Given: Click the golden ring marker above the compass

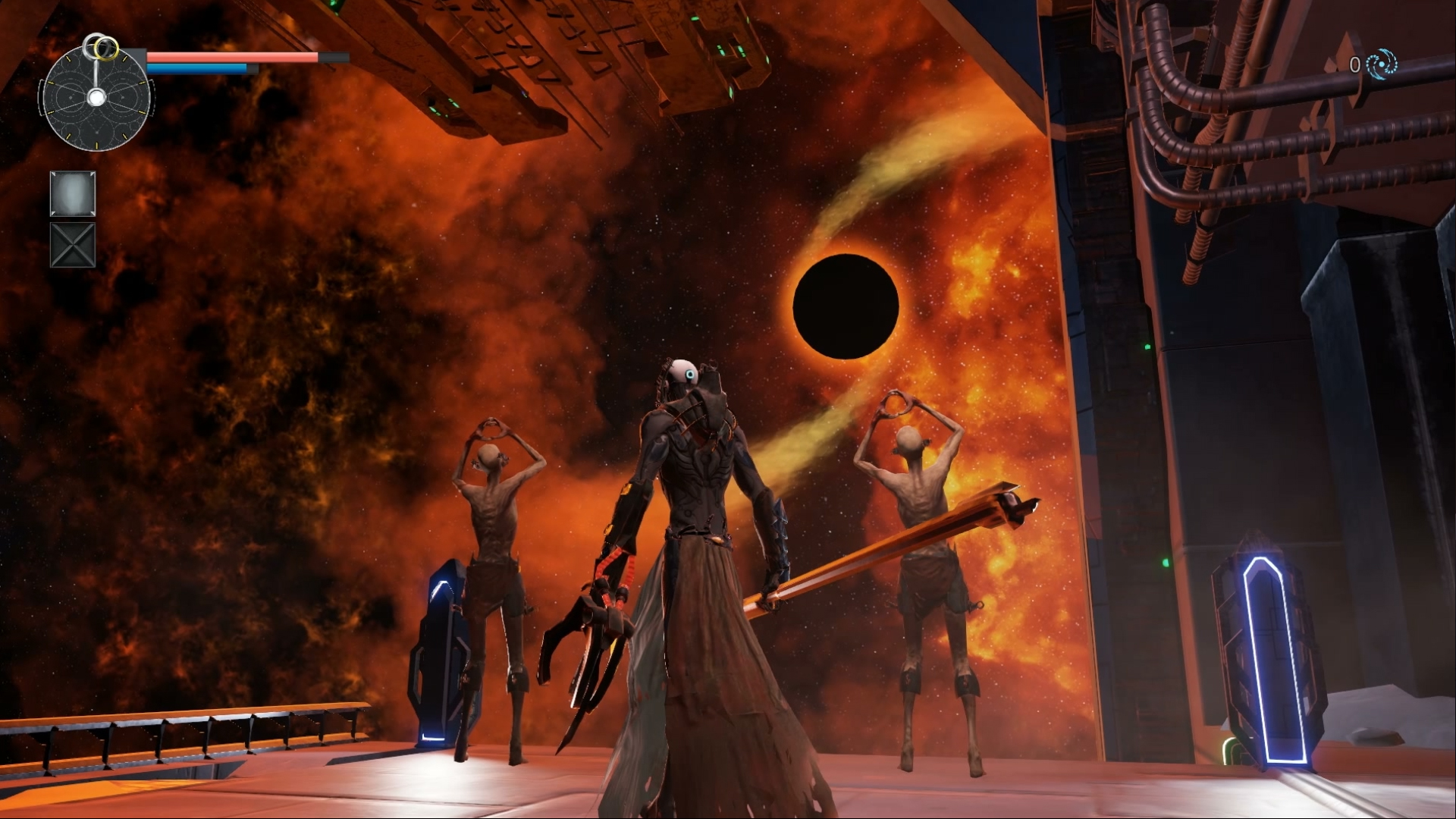Looking at the screenshot, I should (x=107, y=48).
